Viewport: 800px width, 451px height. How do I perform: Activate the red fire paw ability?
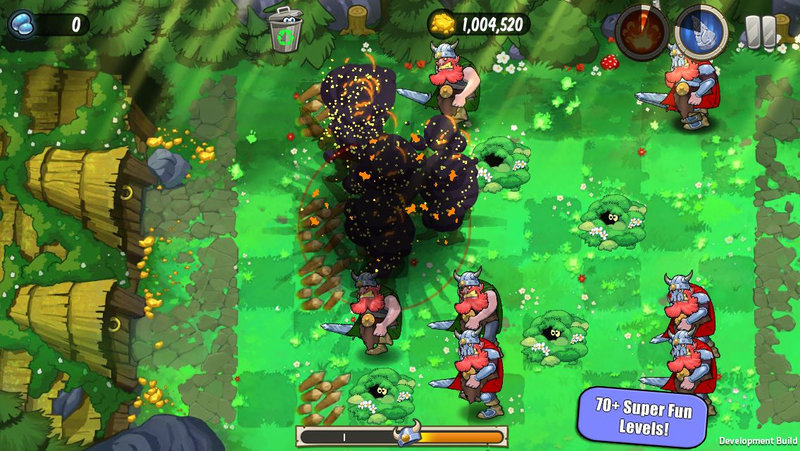click(643, 33)
